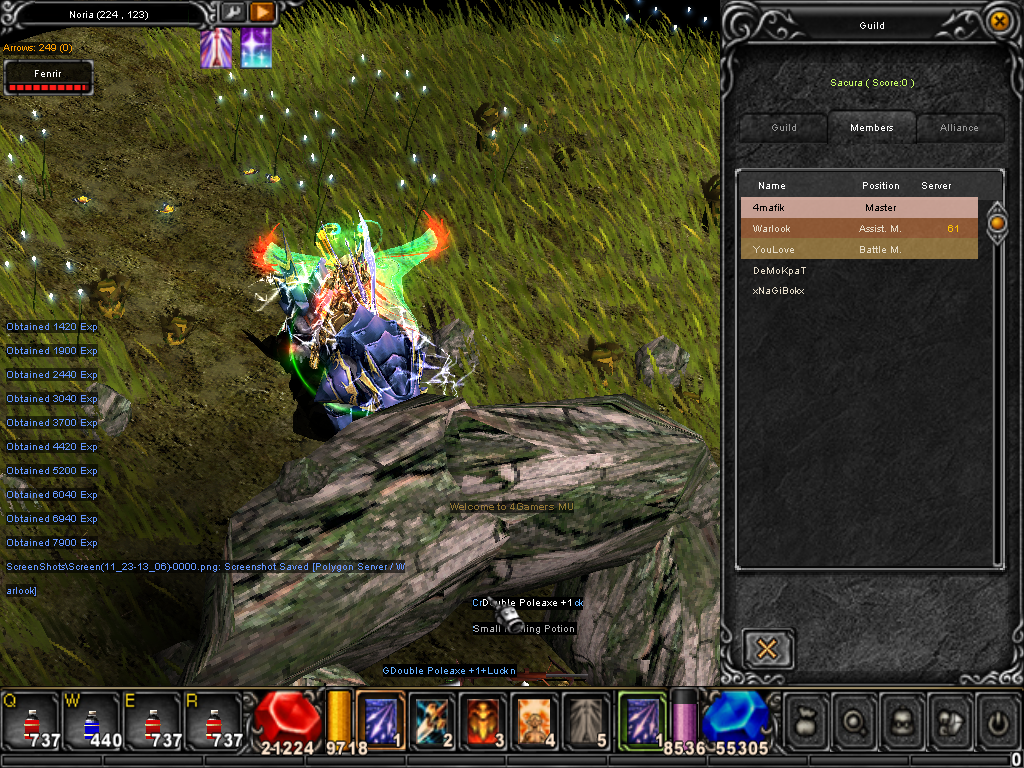Click the orange play arrow button
This screenshot has width=1024, height=768.
click(262, 12)
